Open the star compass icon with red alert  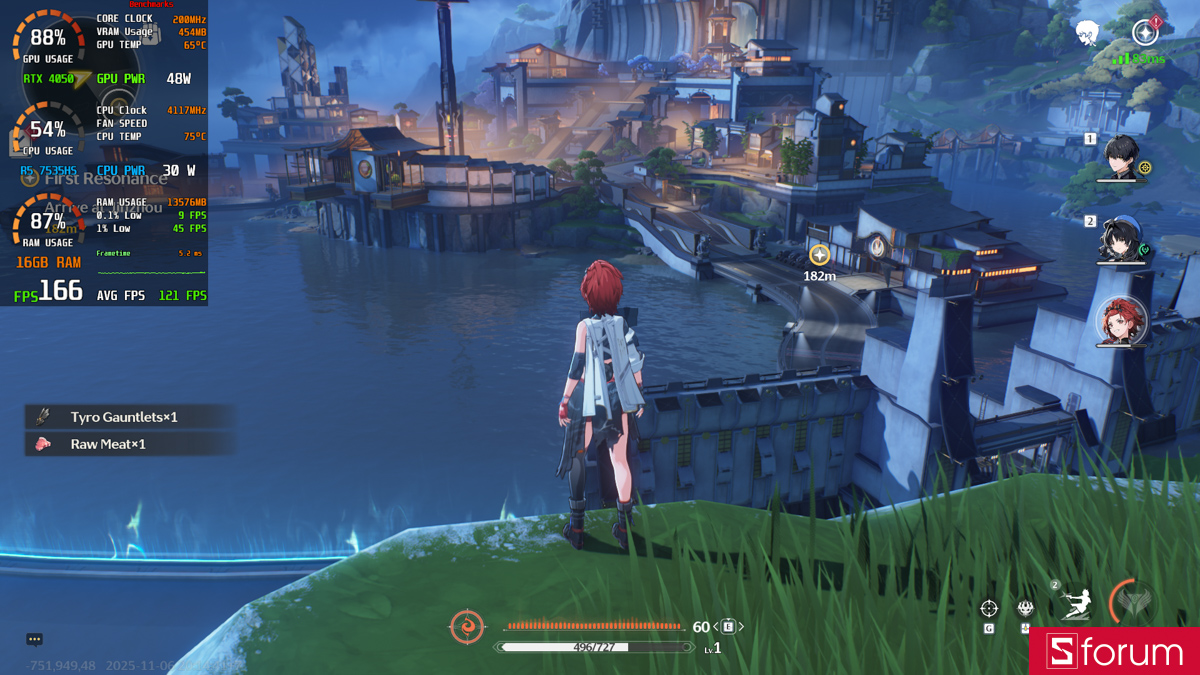[x=1146, y=32]
